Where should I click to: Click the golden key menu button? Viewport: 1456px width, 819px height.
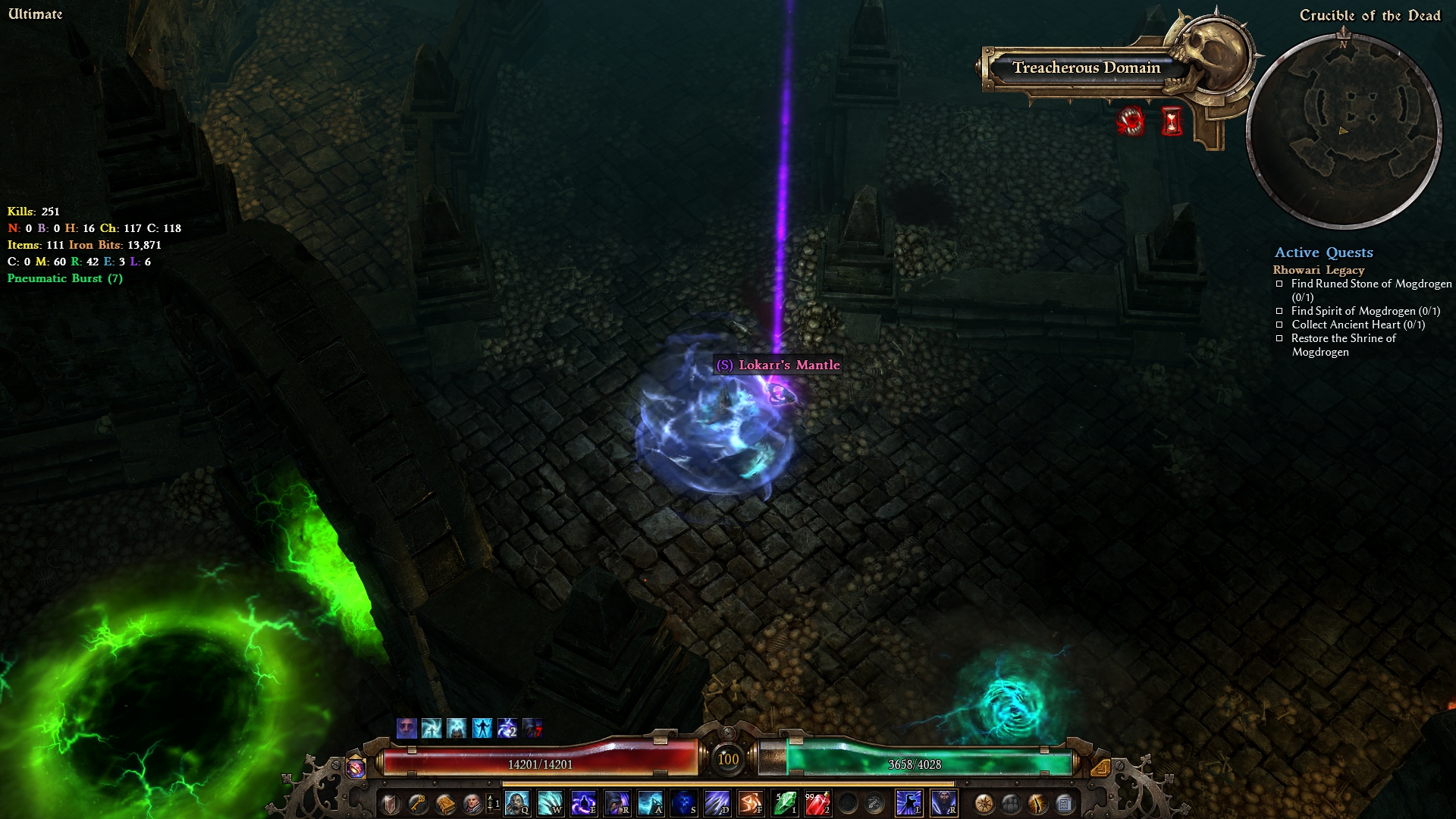click(x=418, y=803)
